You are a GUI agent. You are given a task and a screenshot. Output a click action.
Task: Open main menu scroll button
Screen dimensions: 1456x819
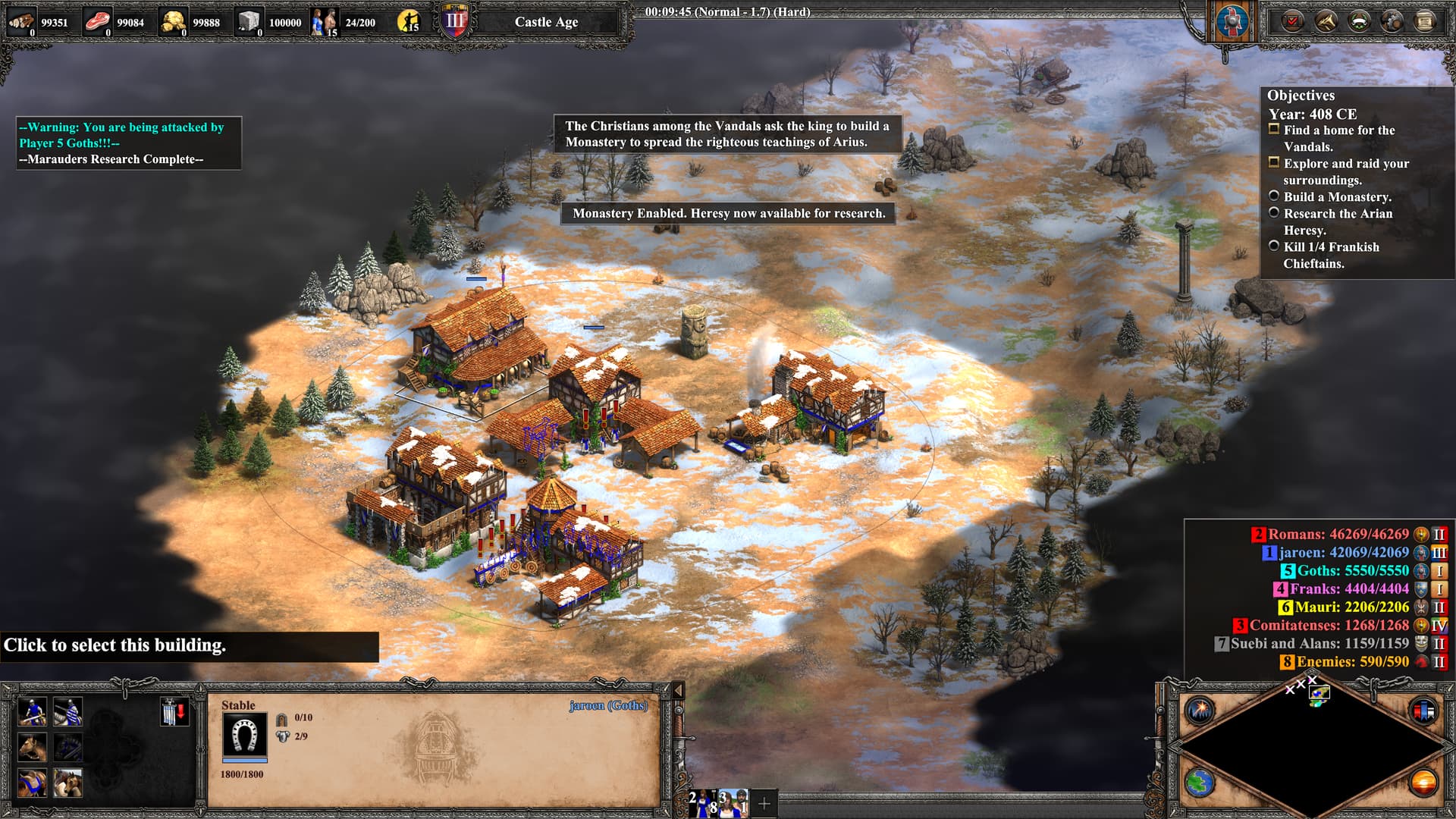[1425, 21]
